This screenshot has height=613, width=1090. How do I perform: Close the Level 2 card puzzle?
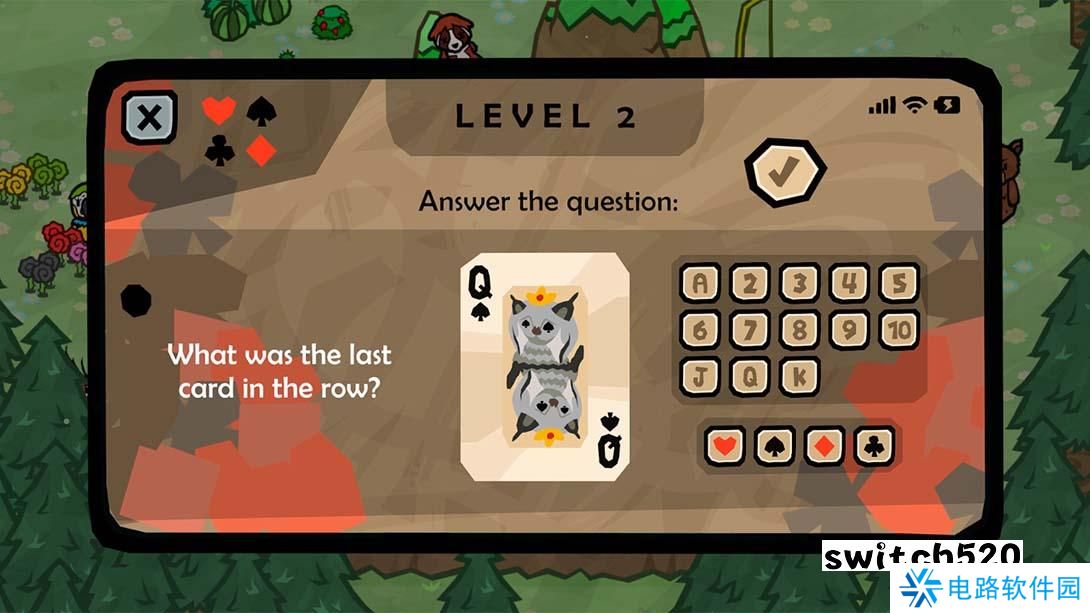coord(149,118)
